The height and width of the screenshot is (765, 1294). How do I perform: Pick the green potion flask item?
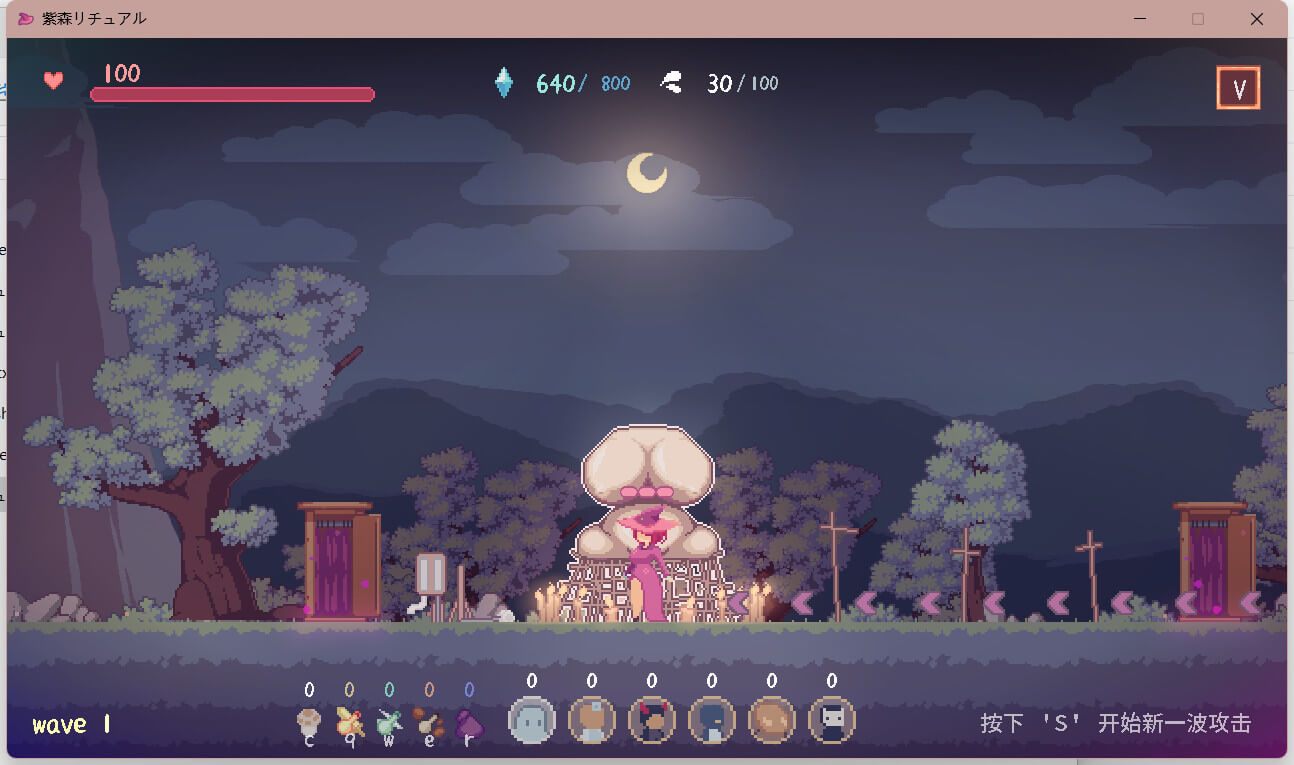tap(389, 723)
